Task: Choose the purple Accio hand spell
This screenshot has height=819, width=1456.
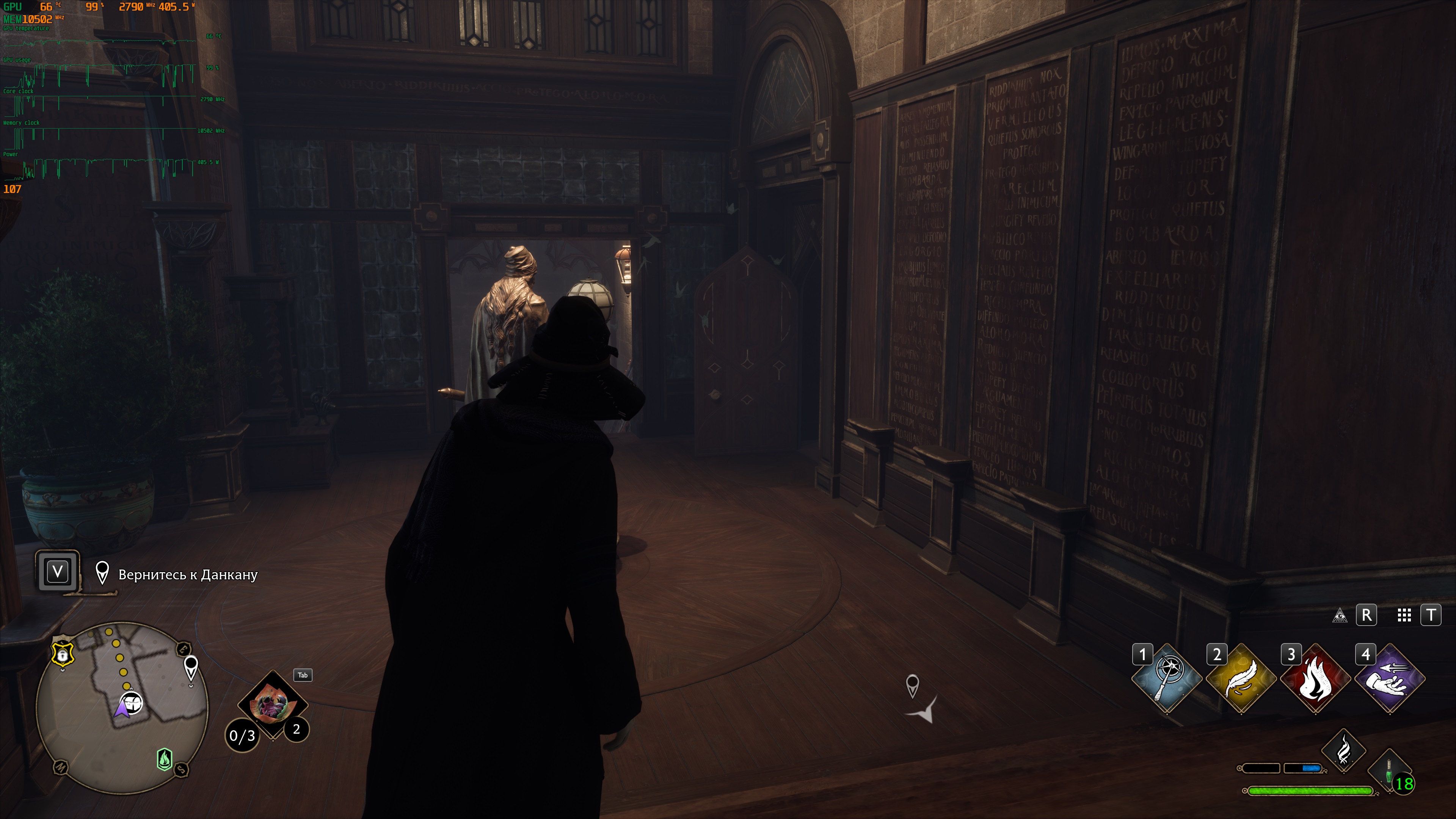Action: pos(1389,678)
